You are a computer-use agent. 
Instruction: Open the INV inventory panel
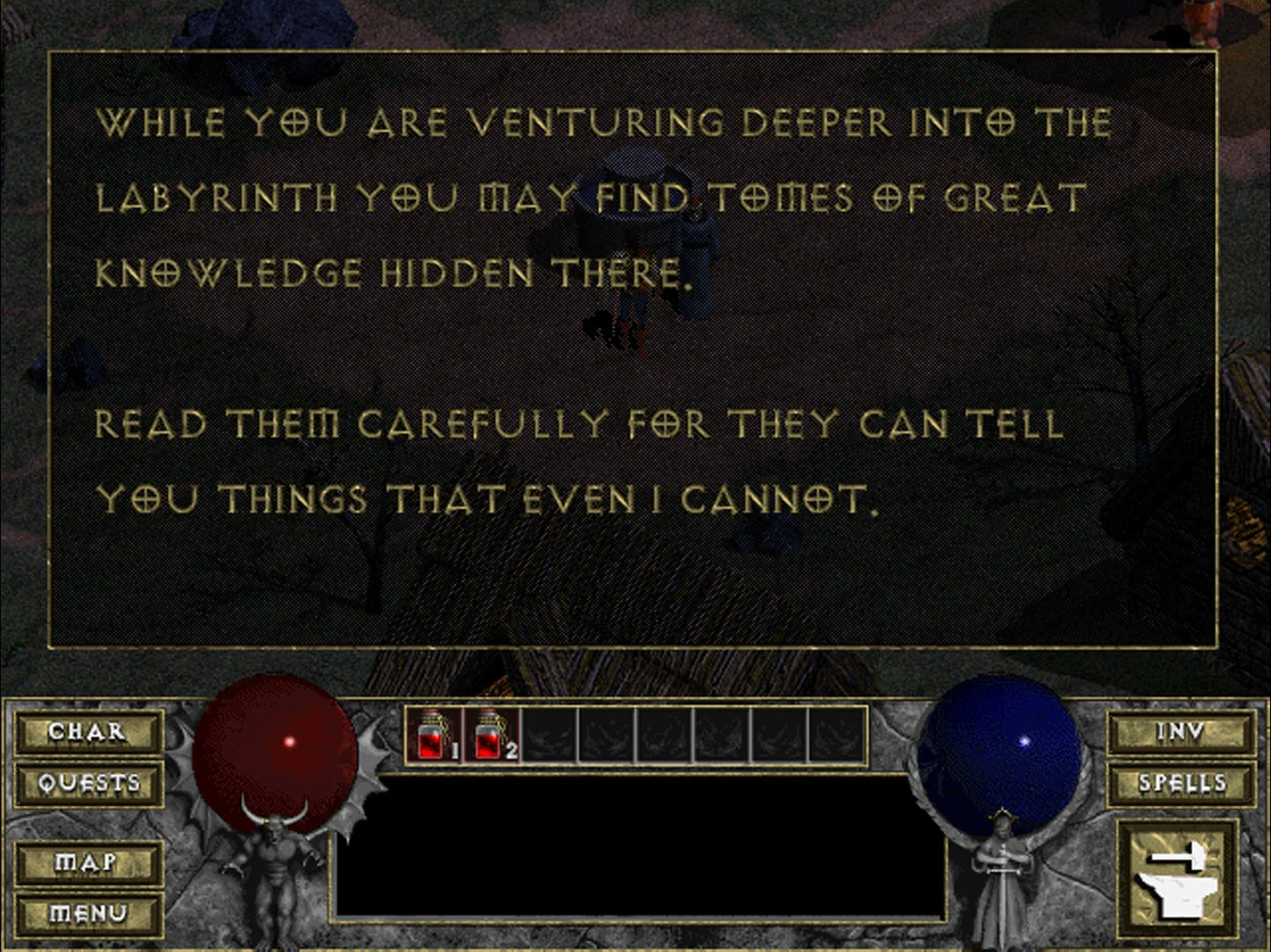[x=1180, y=732]
